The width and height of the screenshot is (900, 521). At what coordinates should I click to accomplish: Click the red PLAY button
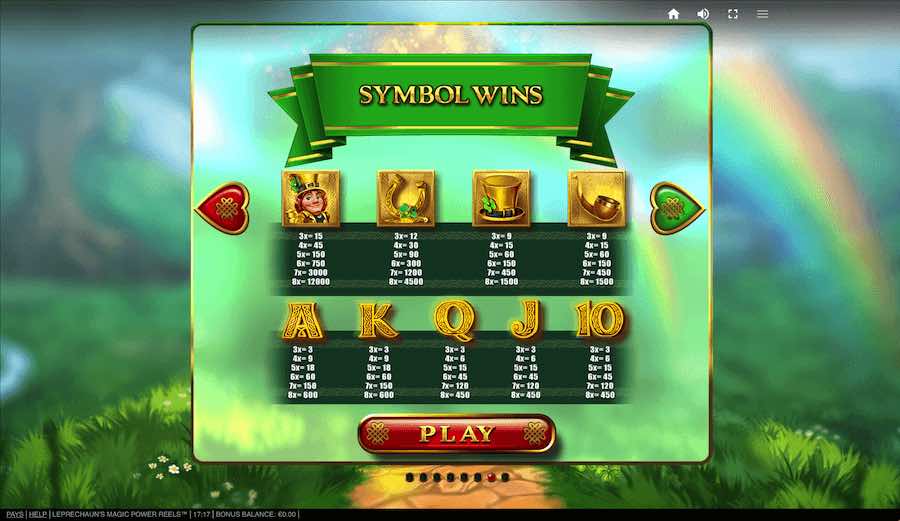pyautogui.click(x=456, y=434)
